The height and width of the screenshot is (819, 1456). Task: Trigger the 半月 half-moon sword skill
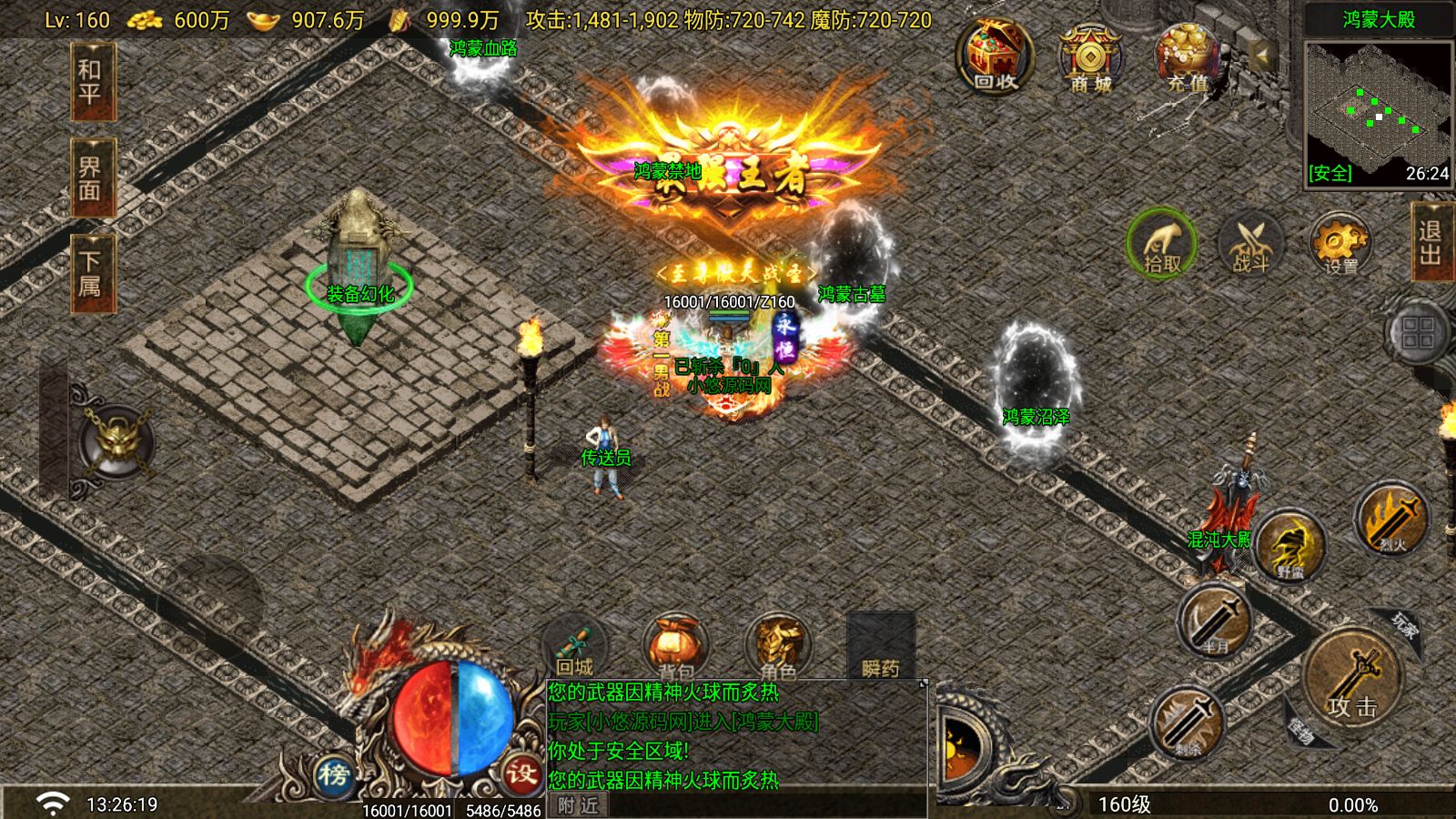(x=1216, y=620)
